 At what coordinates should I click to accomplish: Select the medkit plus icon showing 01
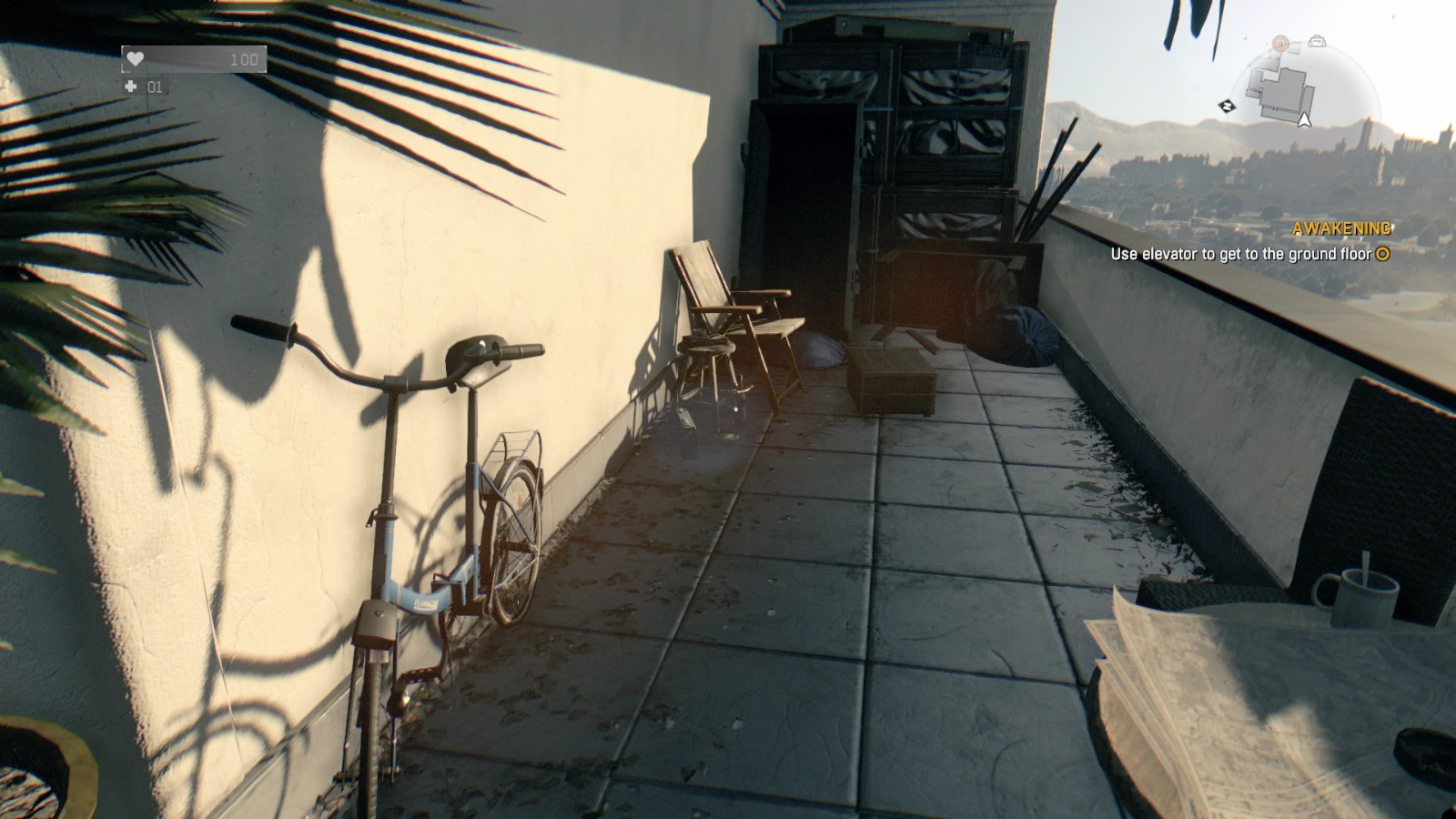(131, 87)
